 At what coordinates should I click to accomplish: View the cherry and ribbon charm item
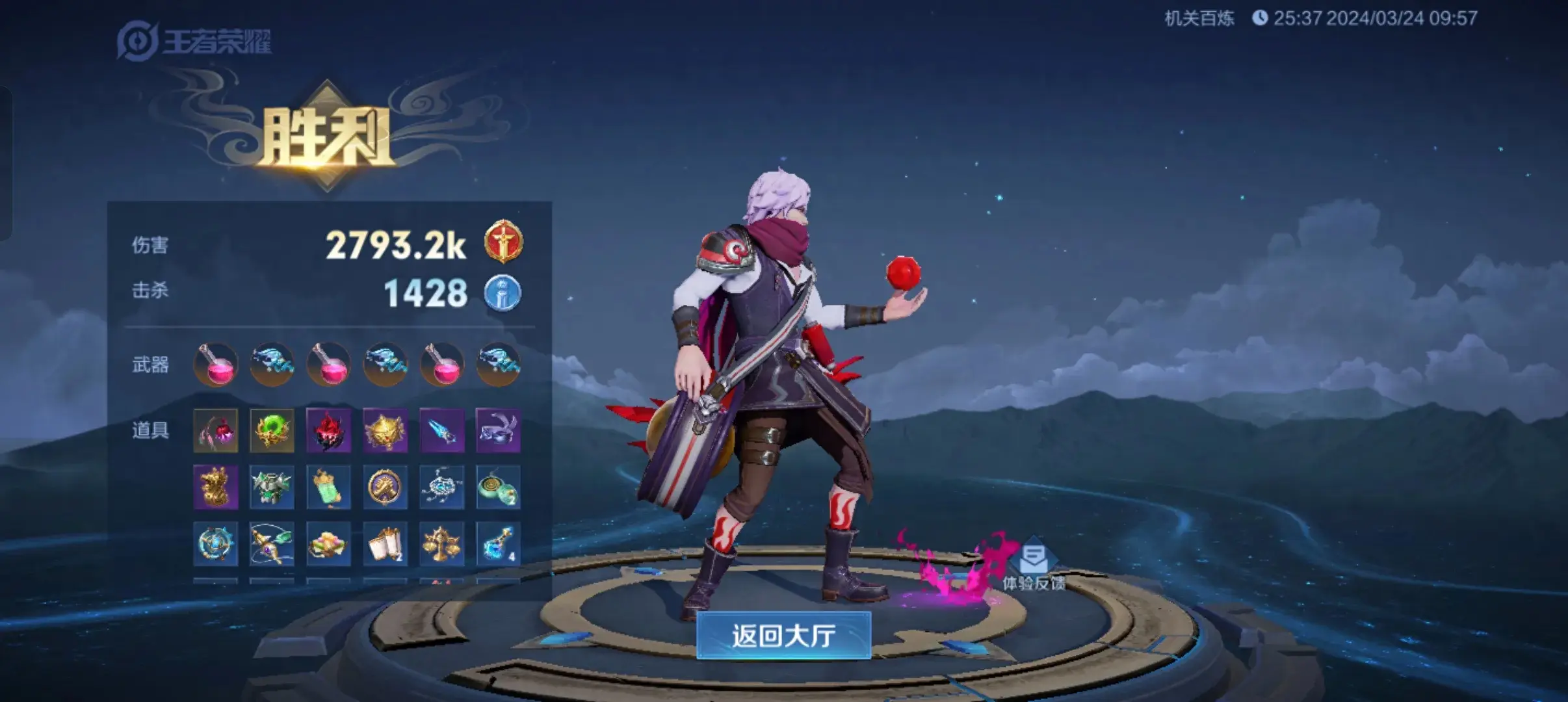[216, 430]
